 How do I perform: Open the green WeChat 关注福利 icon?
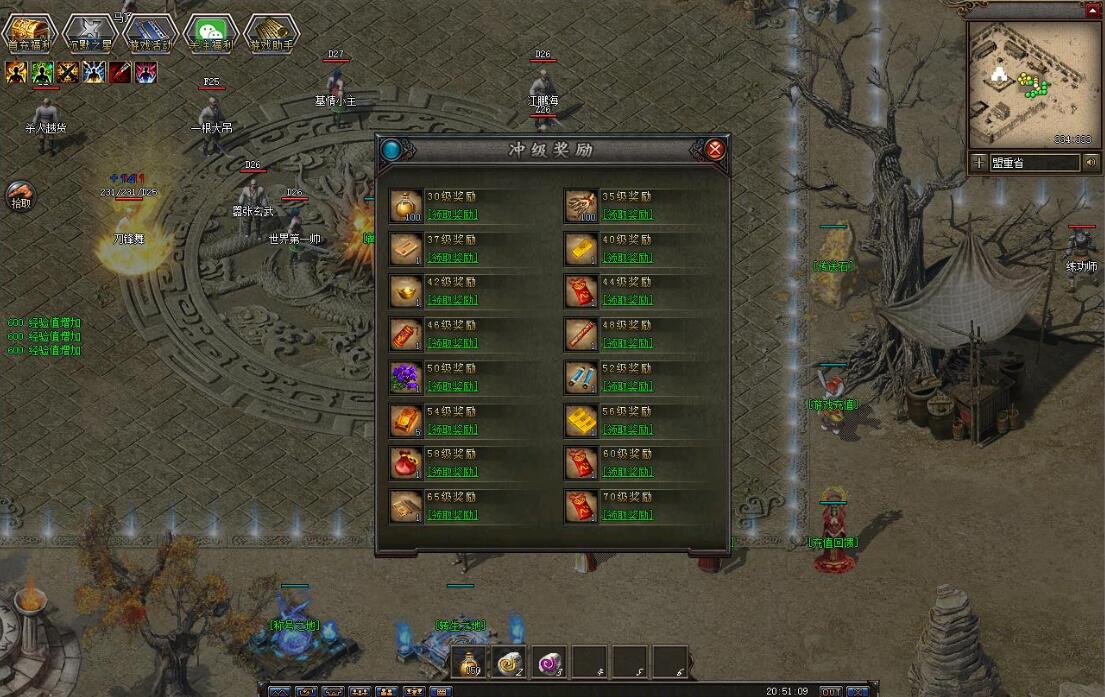pyautogui.click(x=211, y=33)
